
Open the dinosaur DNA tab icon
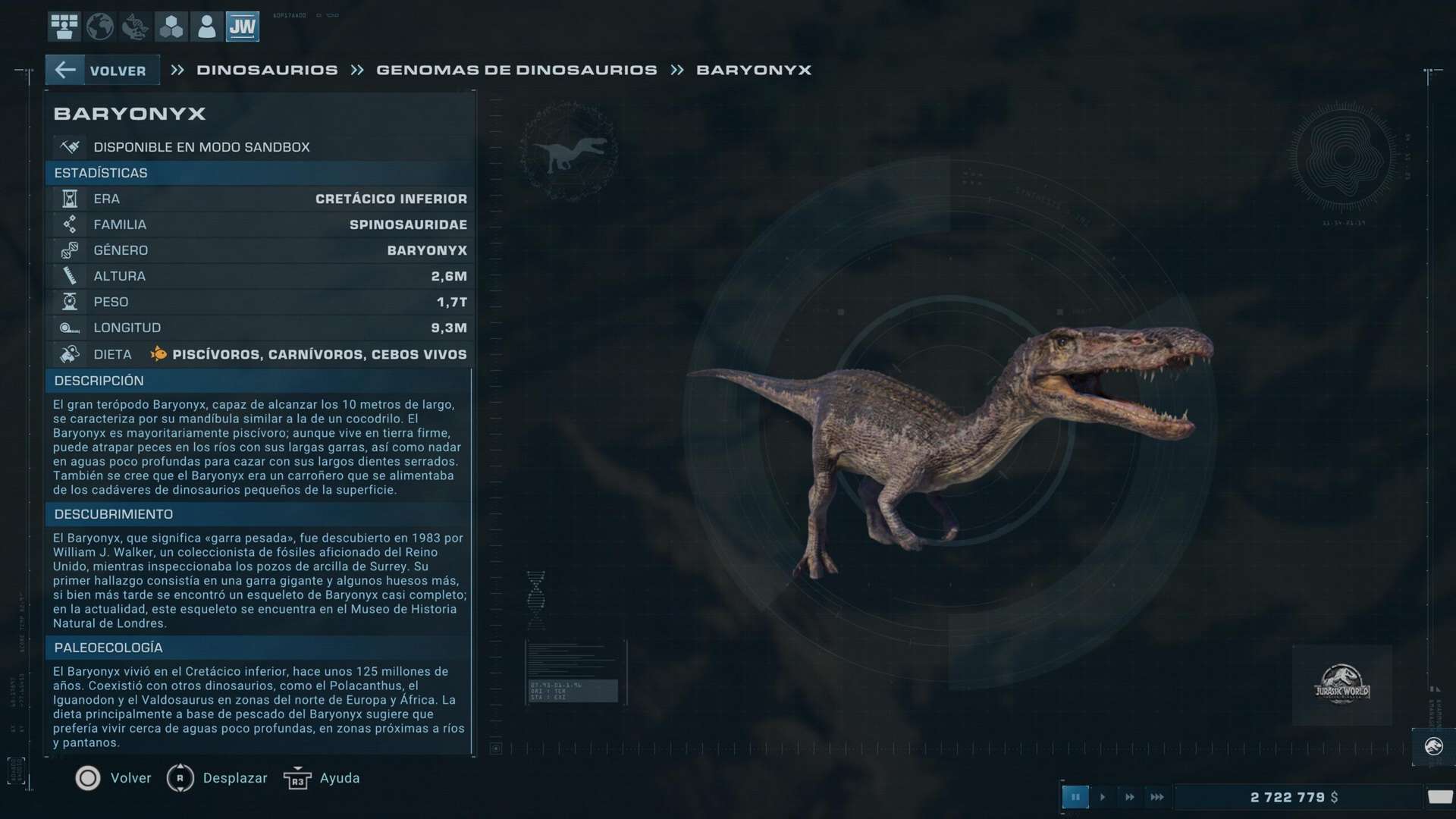point(135,27)
